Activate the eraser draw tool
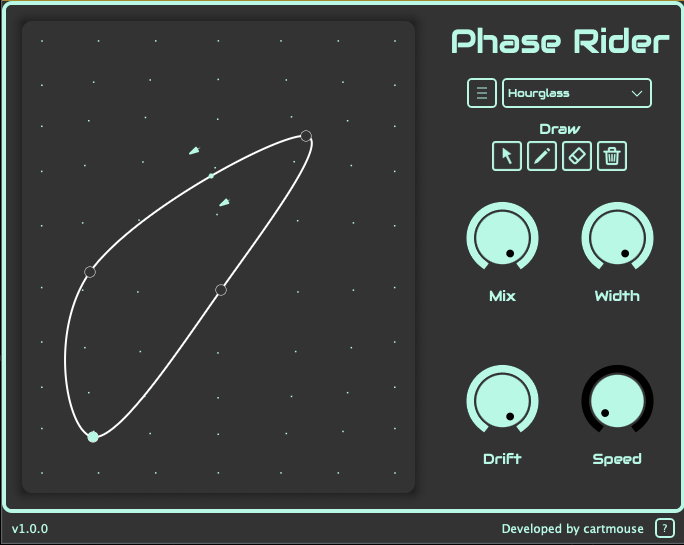684x545 pixels. (x=577, y=156)
